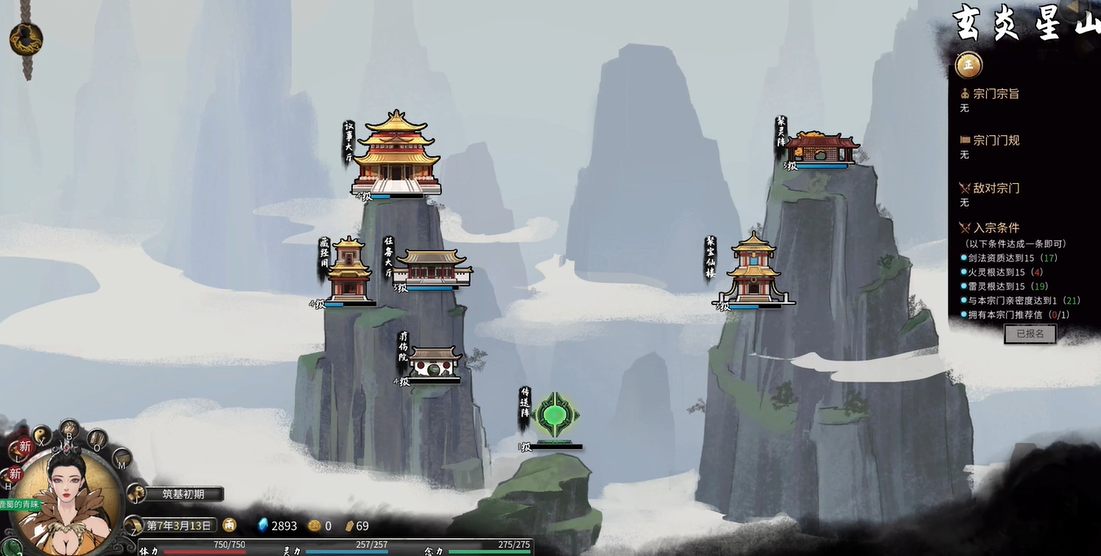Visit the 任务大厅 mission hall
Screen dimensions: 1101x556
pyautogui.click(x=432, y=268)
